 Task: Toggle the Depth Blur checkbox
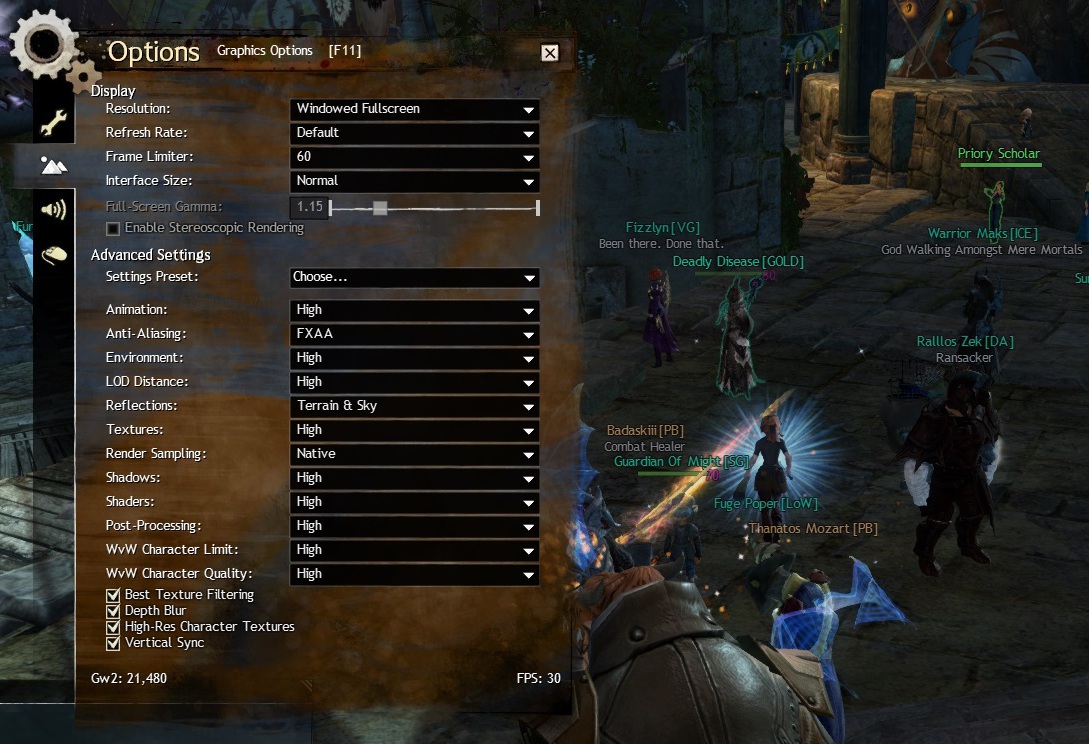coord(113,611)
